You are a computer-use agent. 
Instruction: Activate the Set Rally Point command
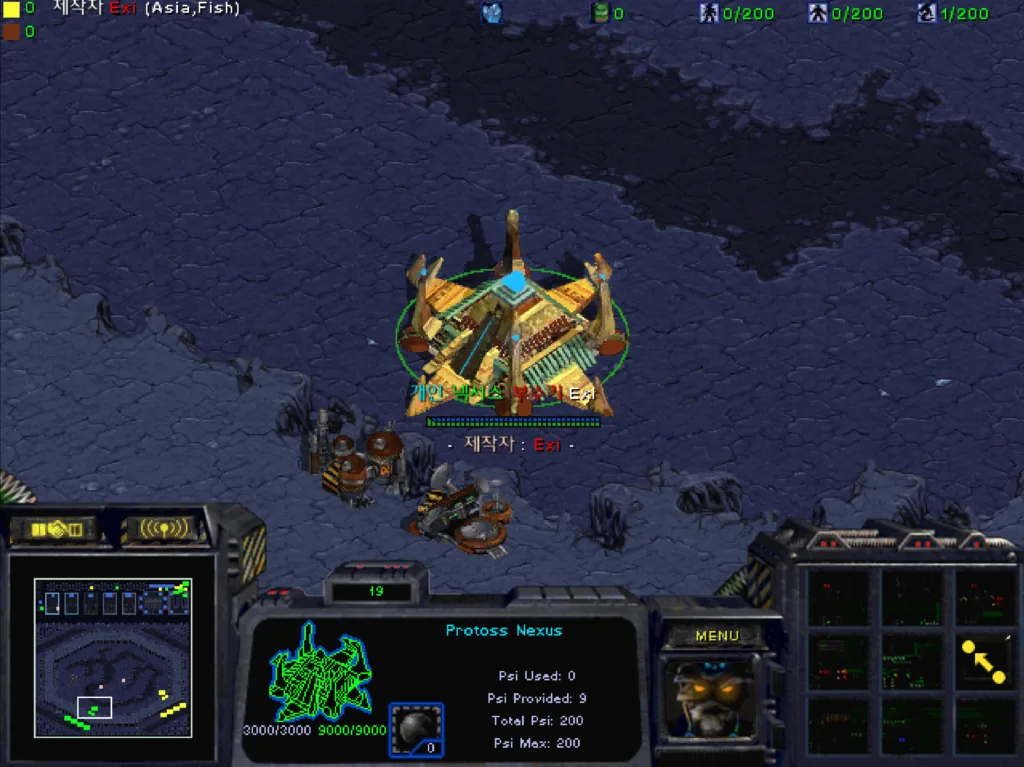(x=984, y=661)
